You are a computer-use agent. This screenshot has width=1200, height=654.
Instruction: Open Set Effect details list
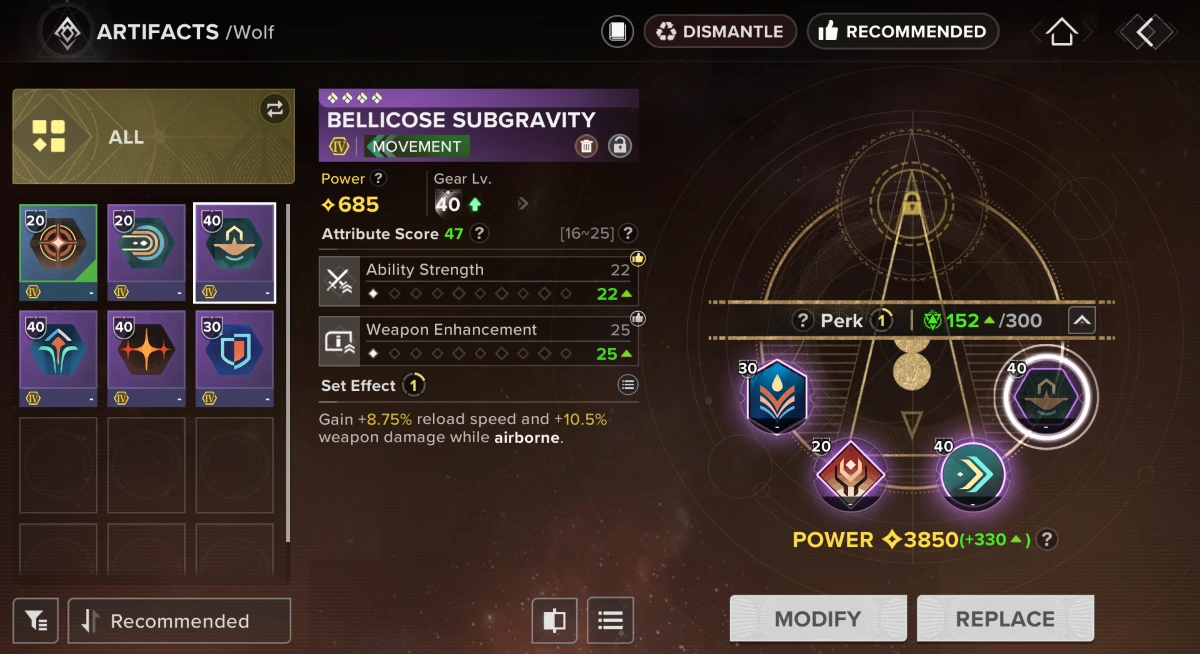coord(627,385)
